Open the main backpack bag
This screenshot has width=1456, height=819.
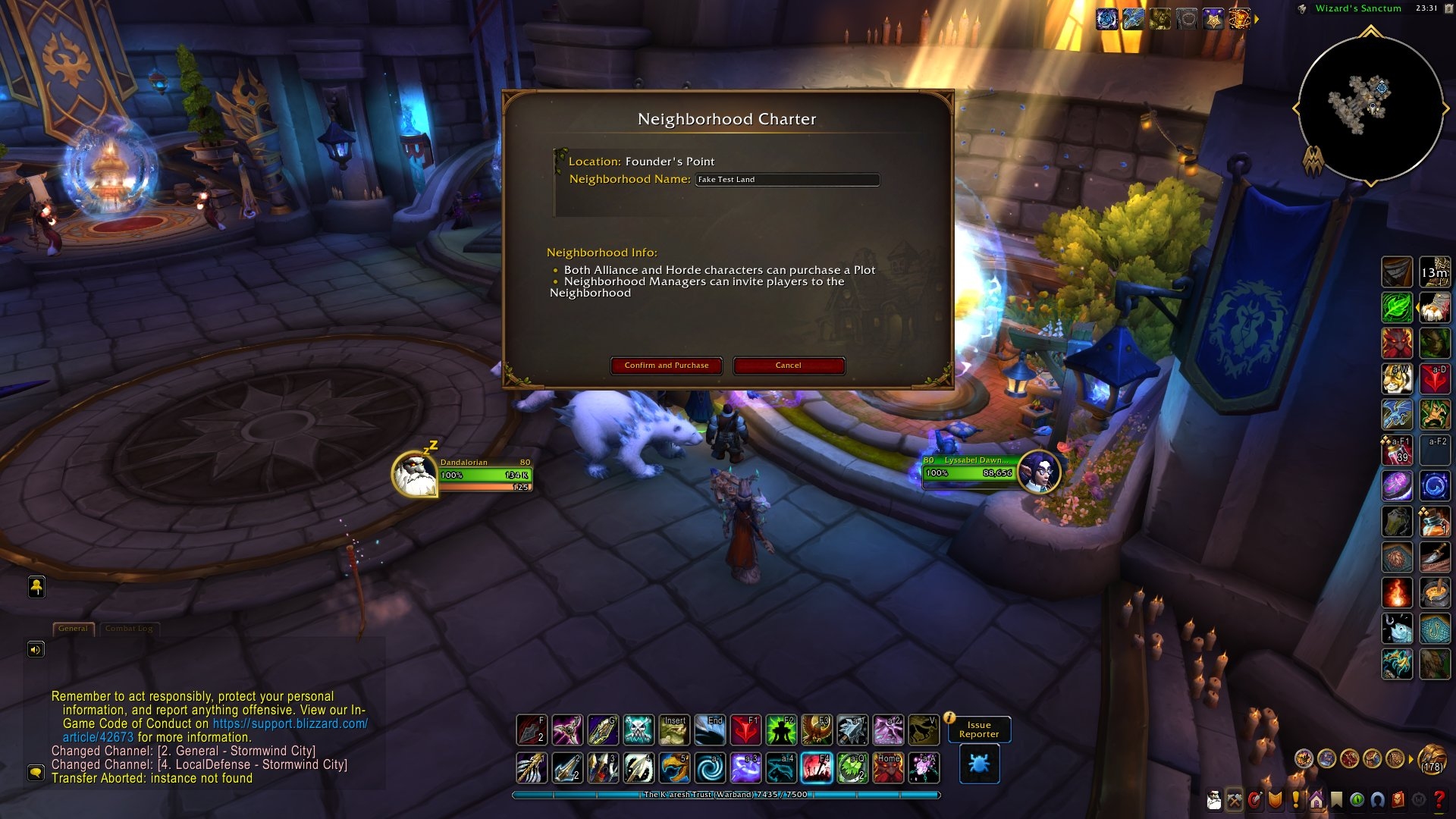(x=1432, y=758)
